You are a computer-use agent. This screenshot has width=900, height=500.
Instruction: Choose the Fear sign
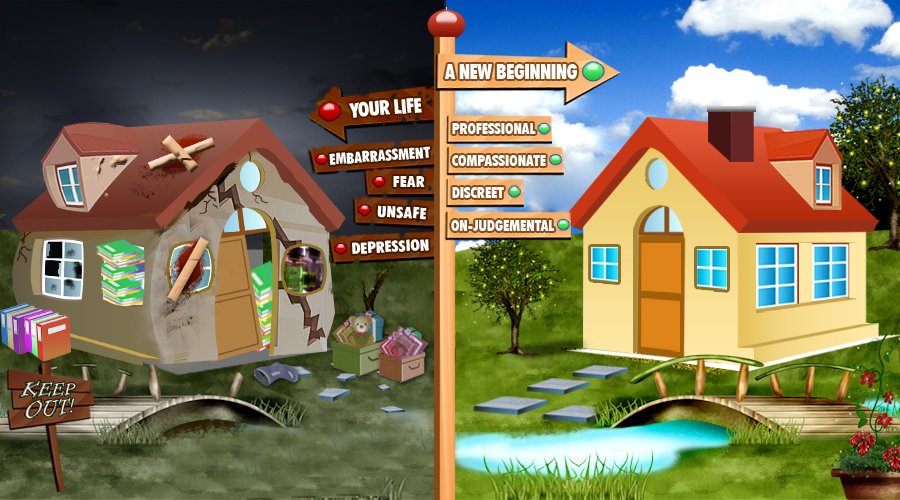click(x=398, y=183)
